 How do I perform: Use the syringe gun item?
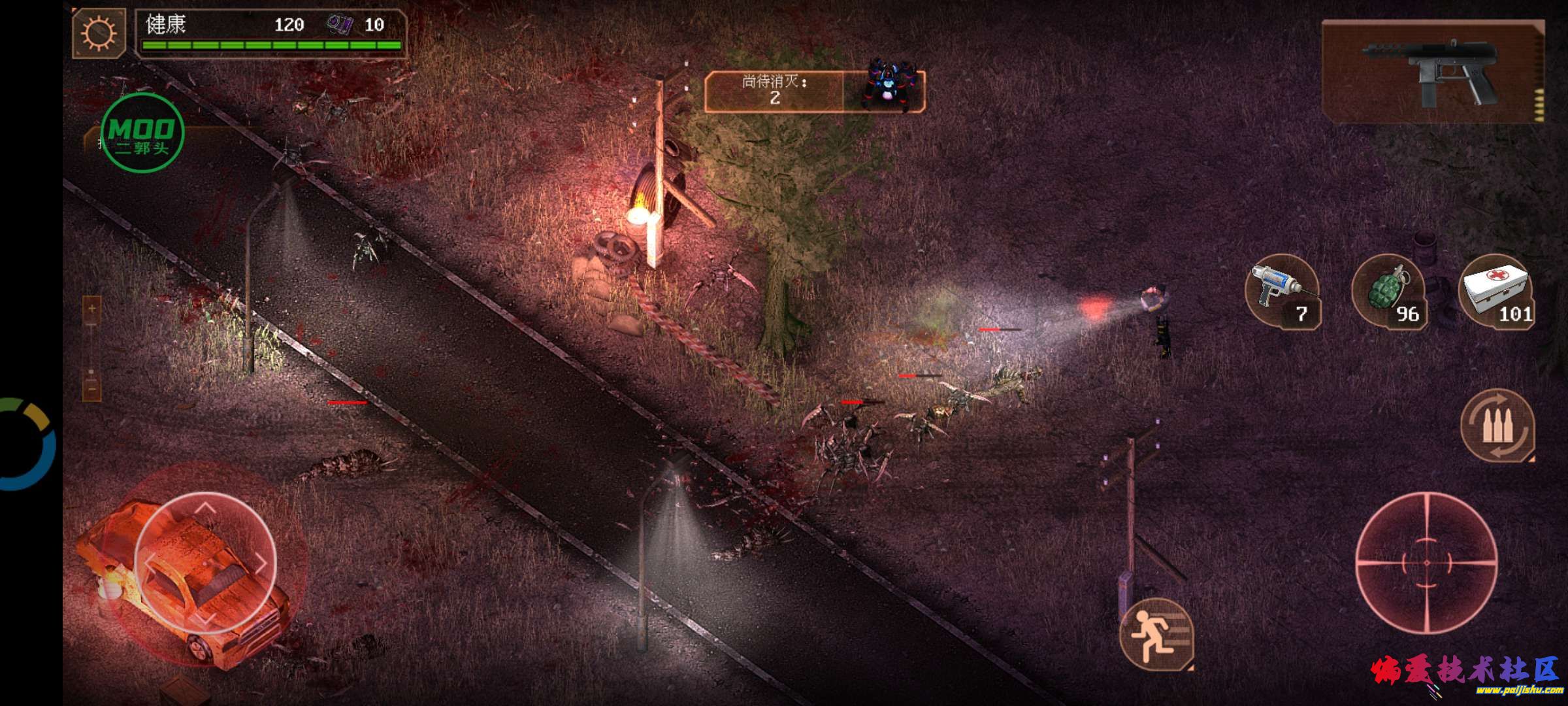pyautogui.click(x=1282, y=292)
